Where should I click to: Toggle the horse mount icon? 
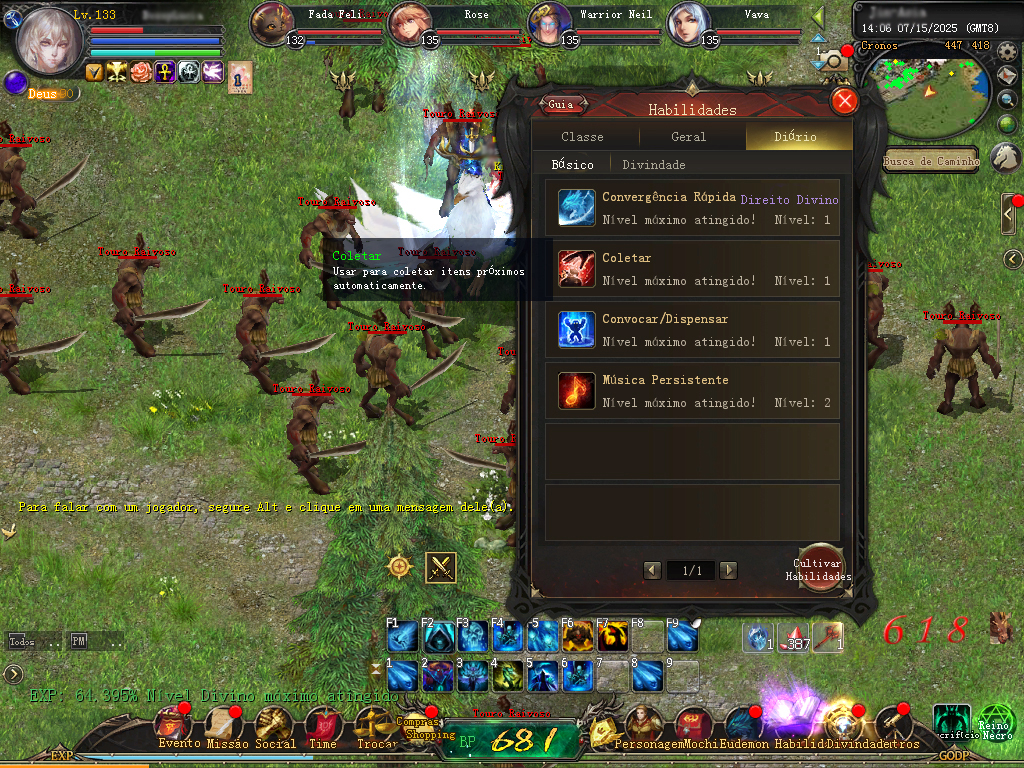[1005, 157]
